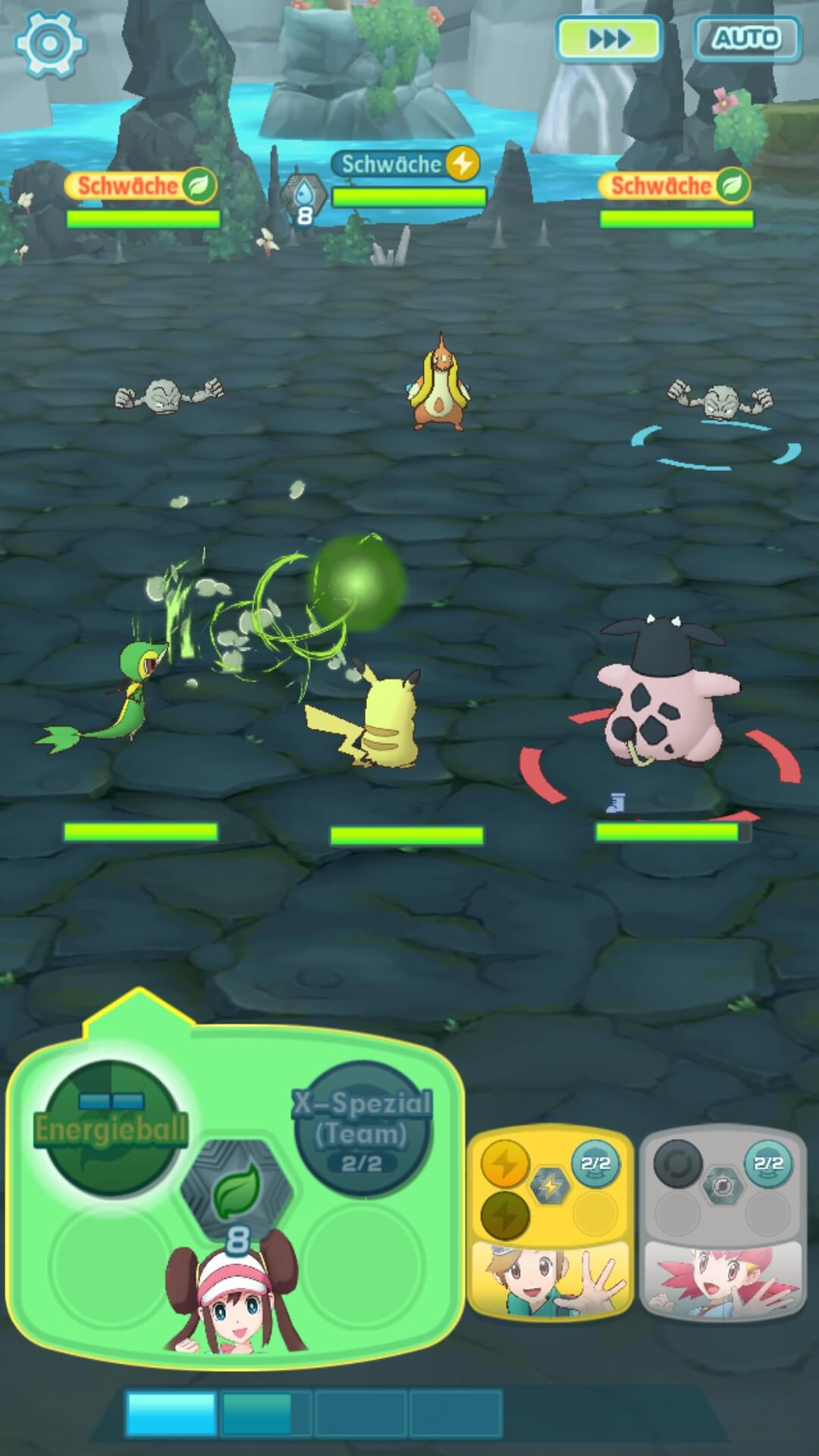Target the right Schwäche grass enemy

719,398
